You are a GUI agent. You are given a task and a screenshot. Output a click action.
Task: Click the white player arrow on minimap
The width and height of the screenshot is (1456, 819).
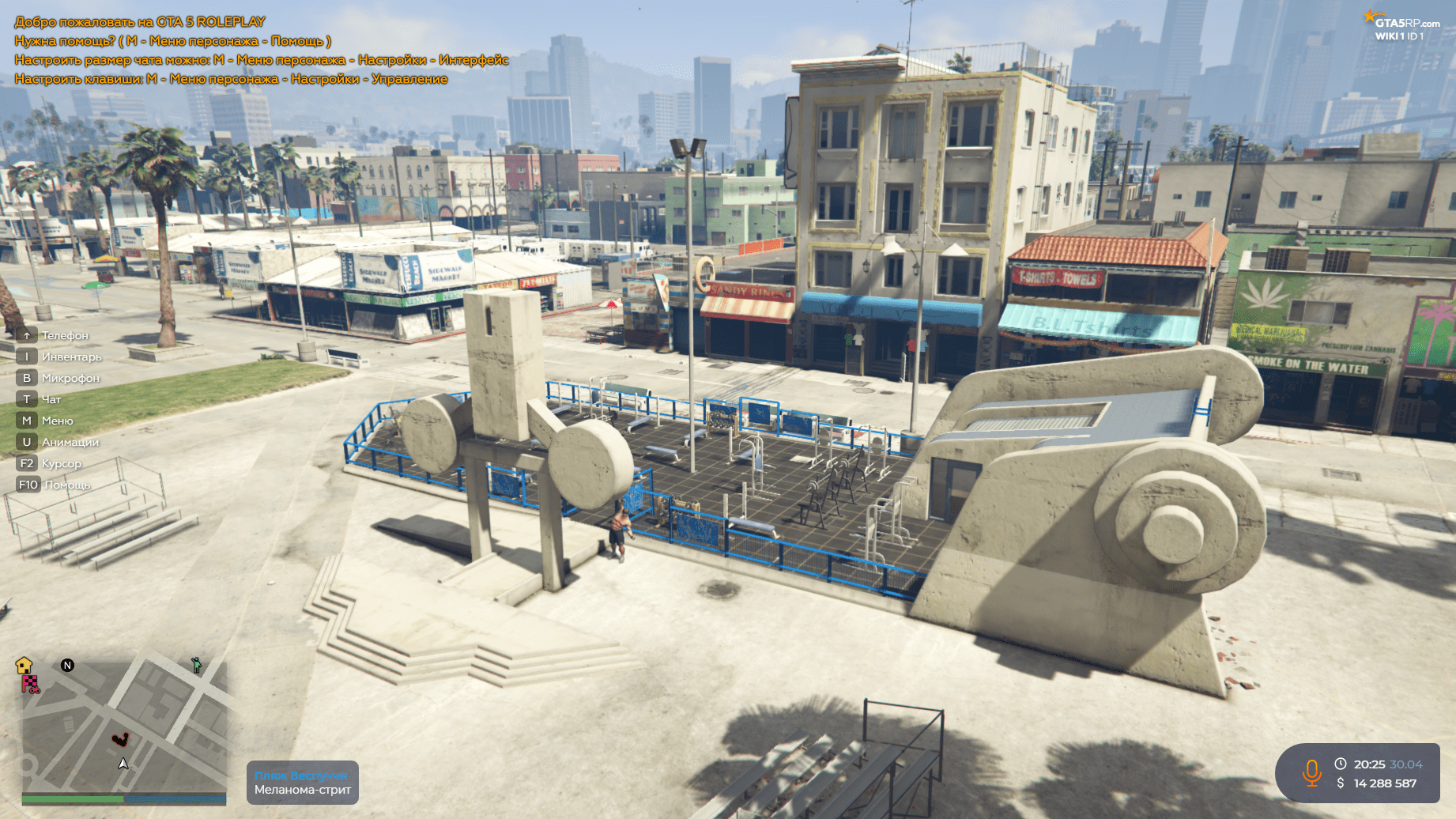(x=123, y=764)
